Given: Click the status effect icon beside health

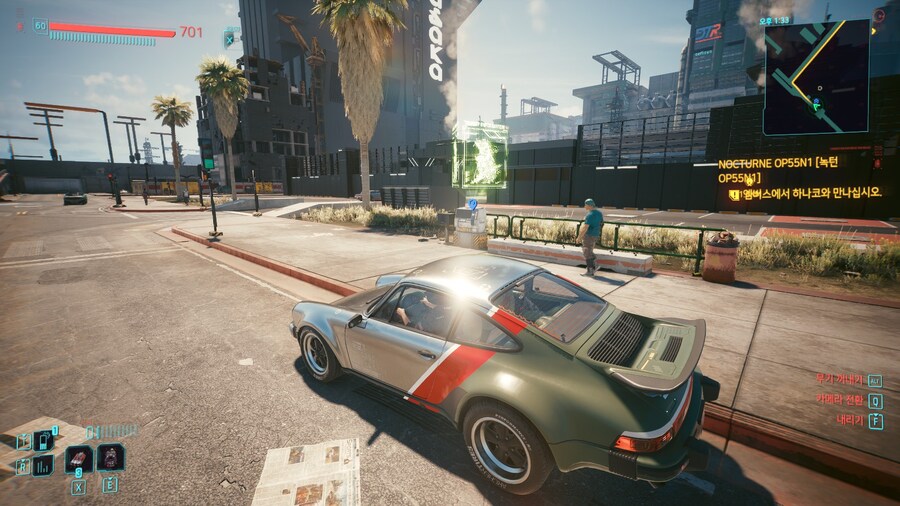Looking at the screenshot, I should 232,38.
